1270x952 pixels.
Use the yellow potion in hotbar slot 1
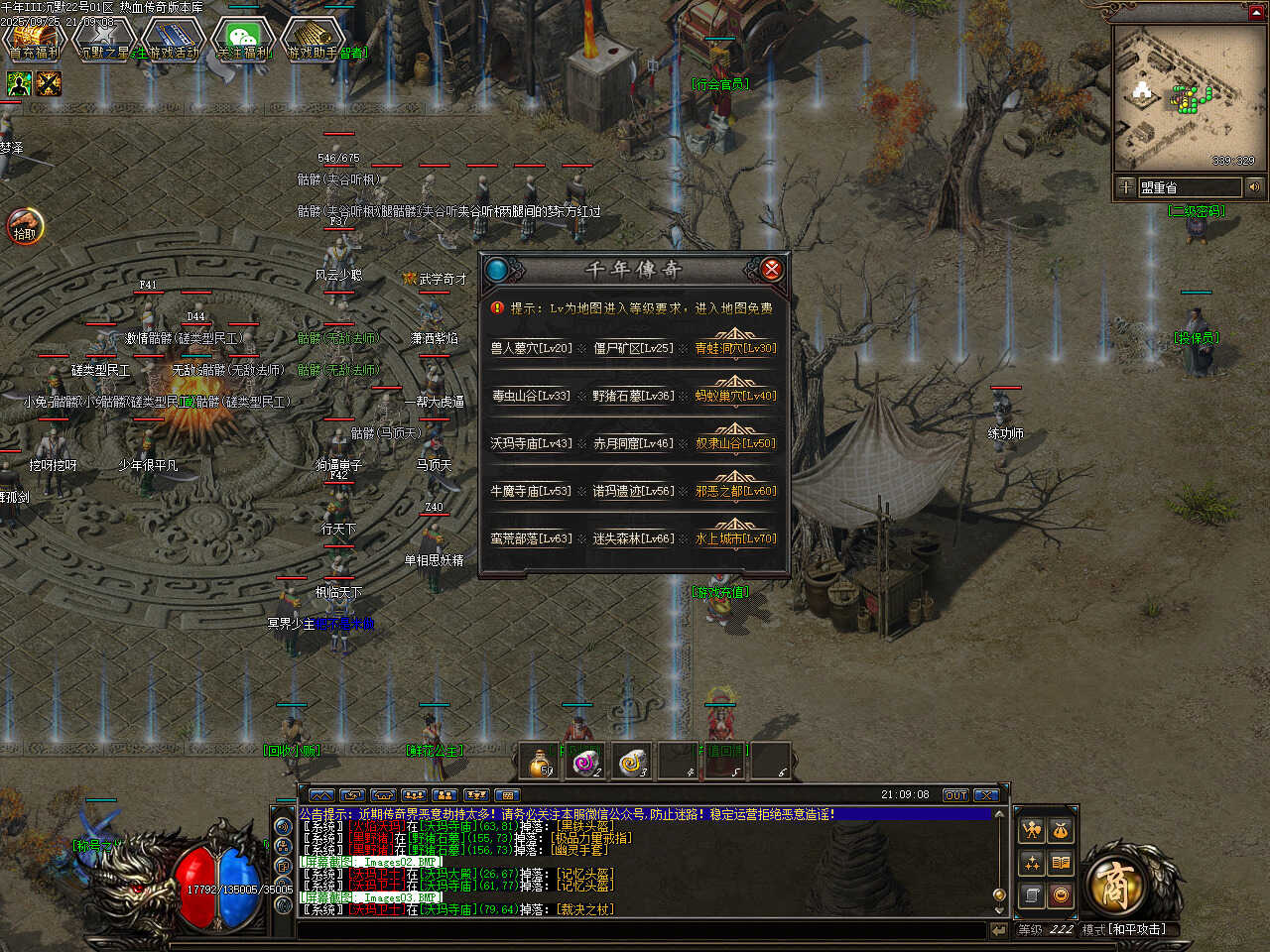pyautogui.click(x=542, y=762)
